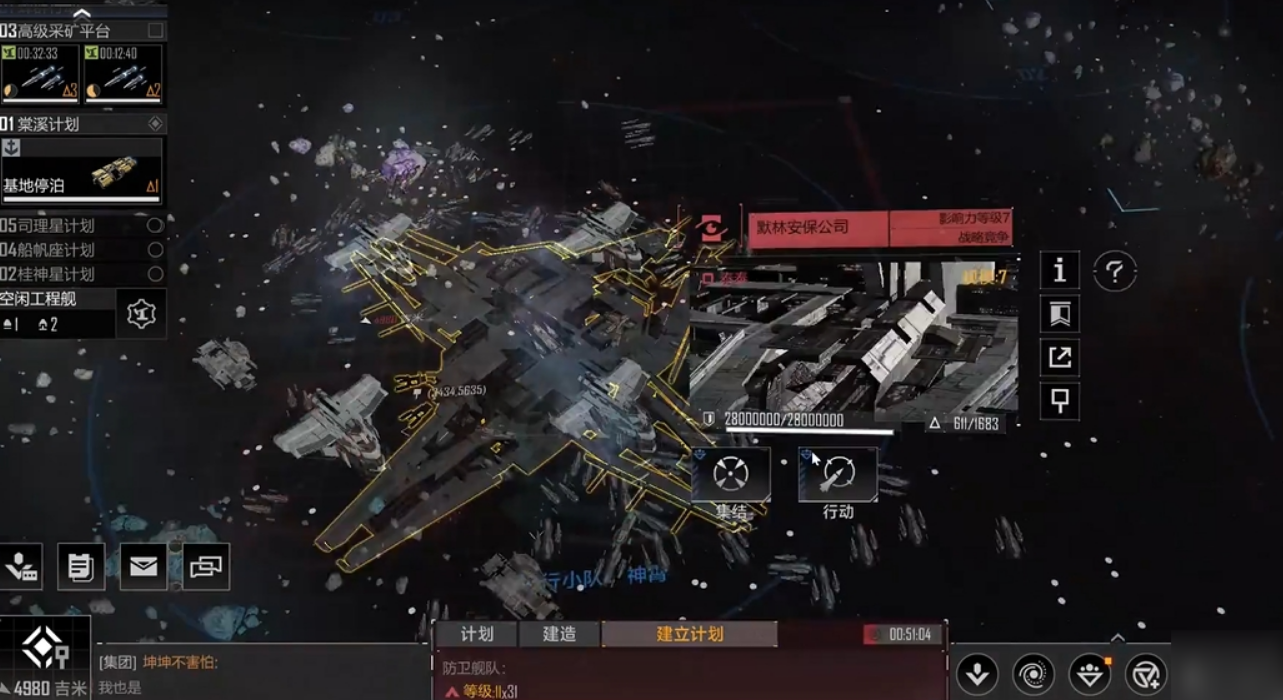Switch to the 建造 tab
Viewport: 1283px width, 700px height.
point(559,634)
